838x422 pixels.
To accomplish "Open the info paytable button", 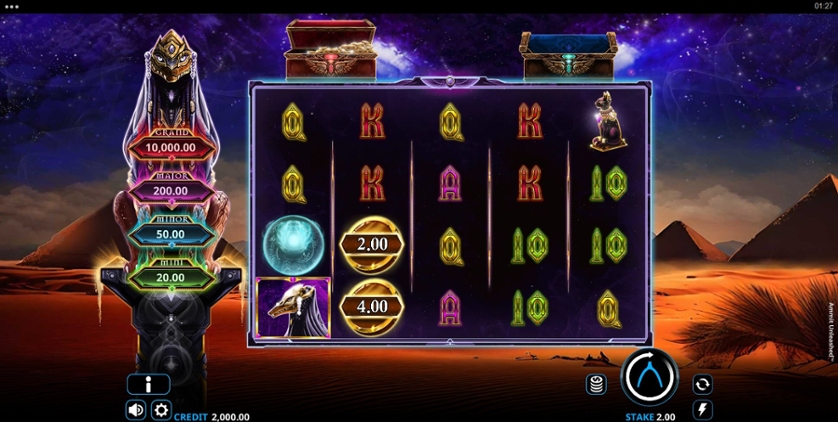I will pyautogui.click(x=148, y=384).
